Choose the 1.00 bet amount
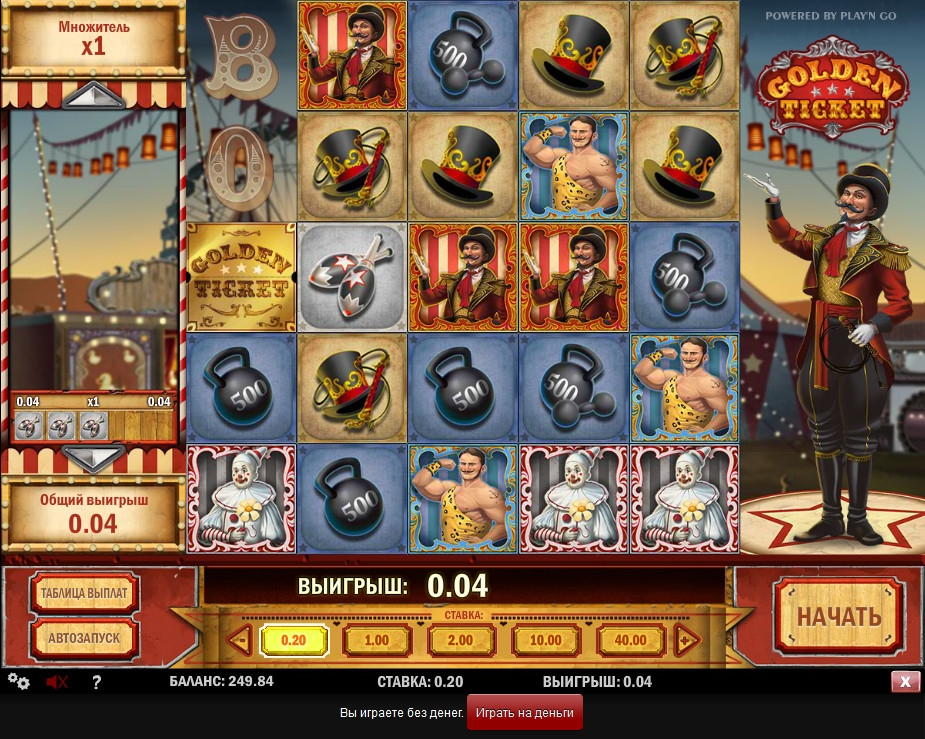Screen dimensions: 925x739 [x=377, y=641]
